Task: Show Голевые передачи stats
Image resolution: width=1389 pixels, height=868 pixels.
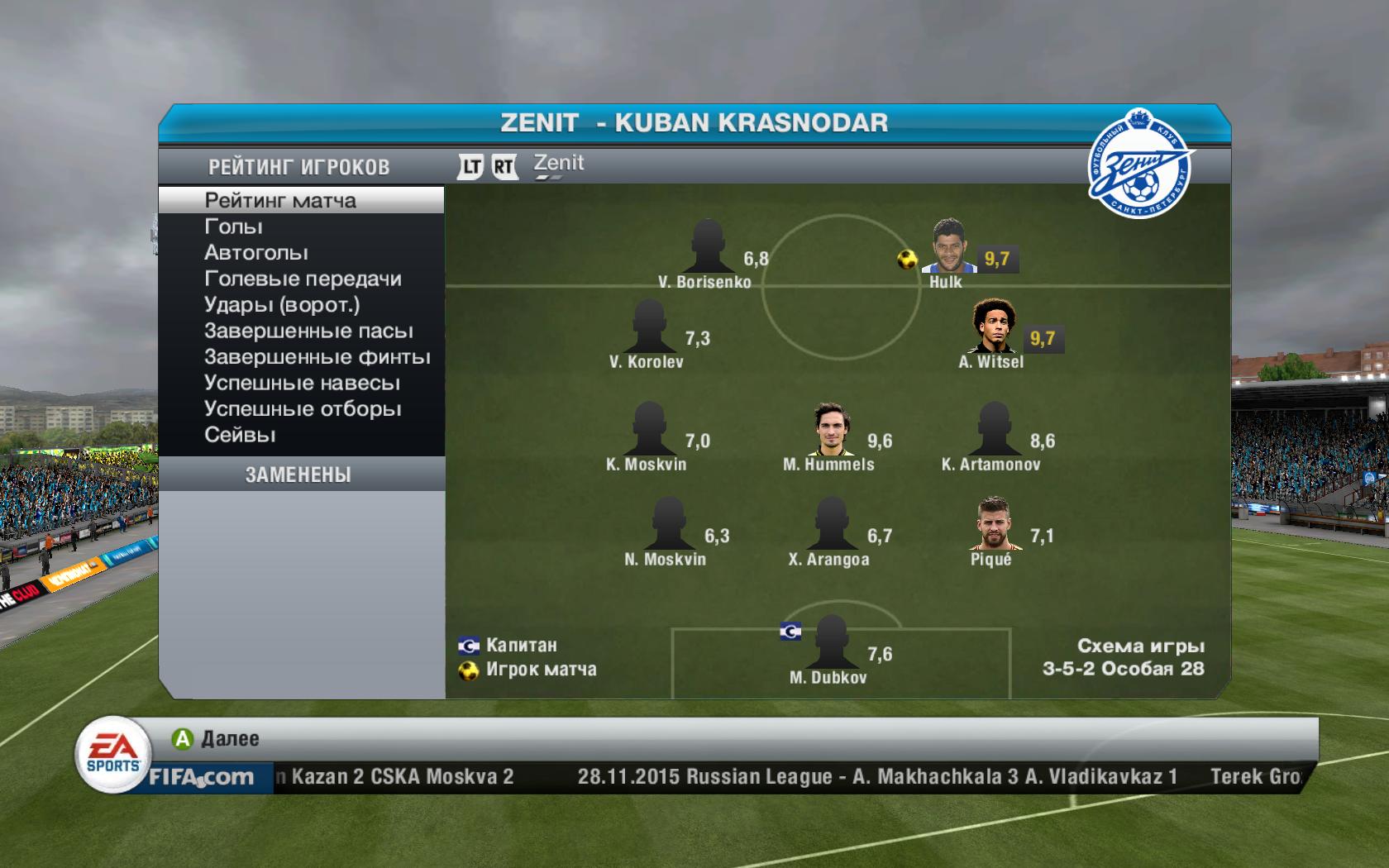Action: point(303,279)
